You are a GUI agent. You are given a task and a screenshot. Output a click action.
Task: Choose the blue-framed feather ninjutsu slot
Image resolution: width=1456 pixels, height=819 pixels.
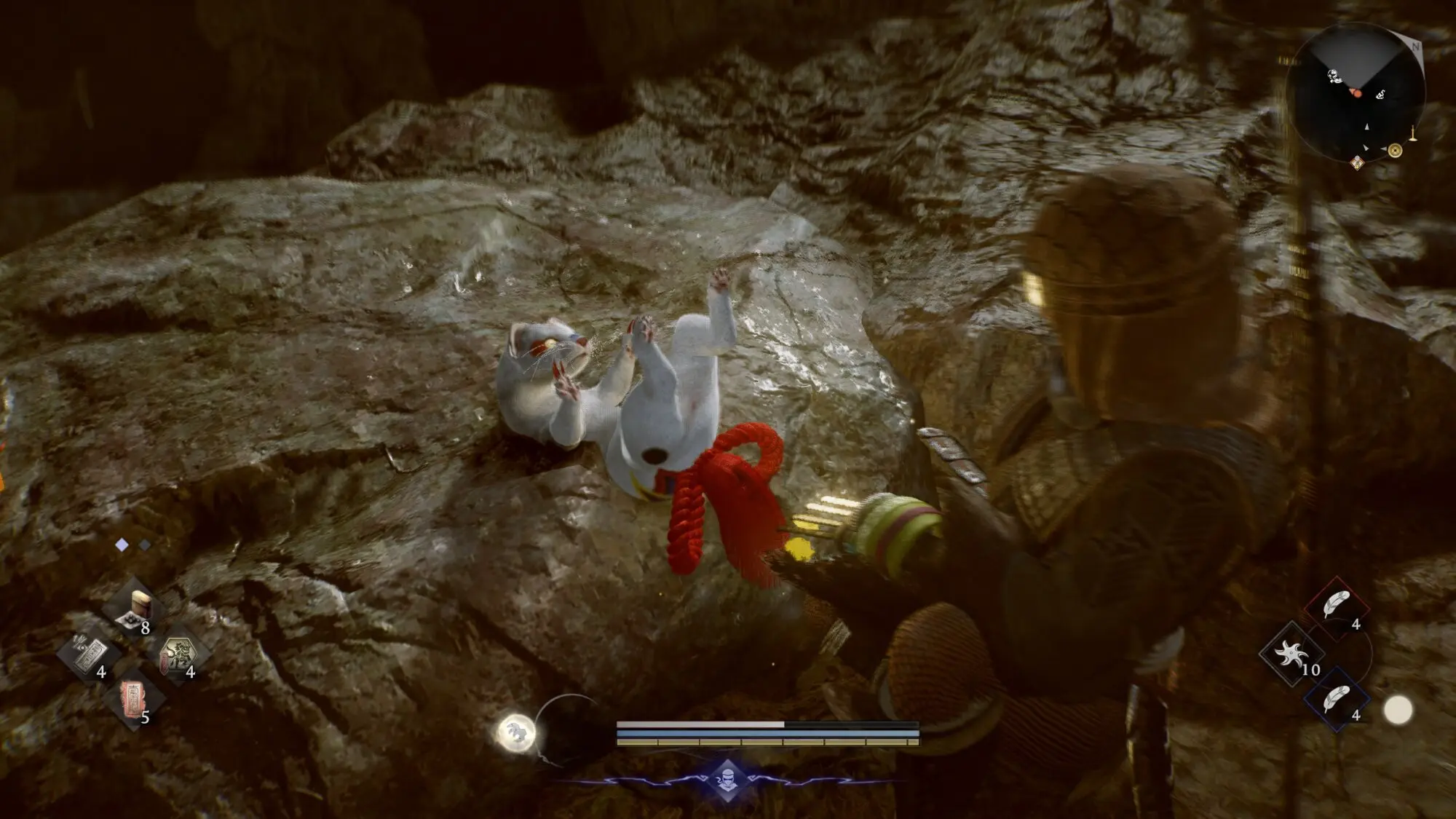click(x=1336, y=700)
